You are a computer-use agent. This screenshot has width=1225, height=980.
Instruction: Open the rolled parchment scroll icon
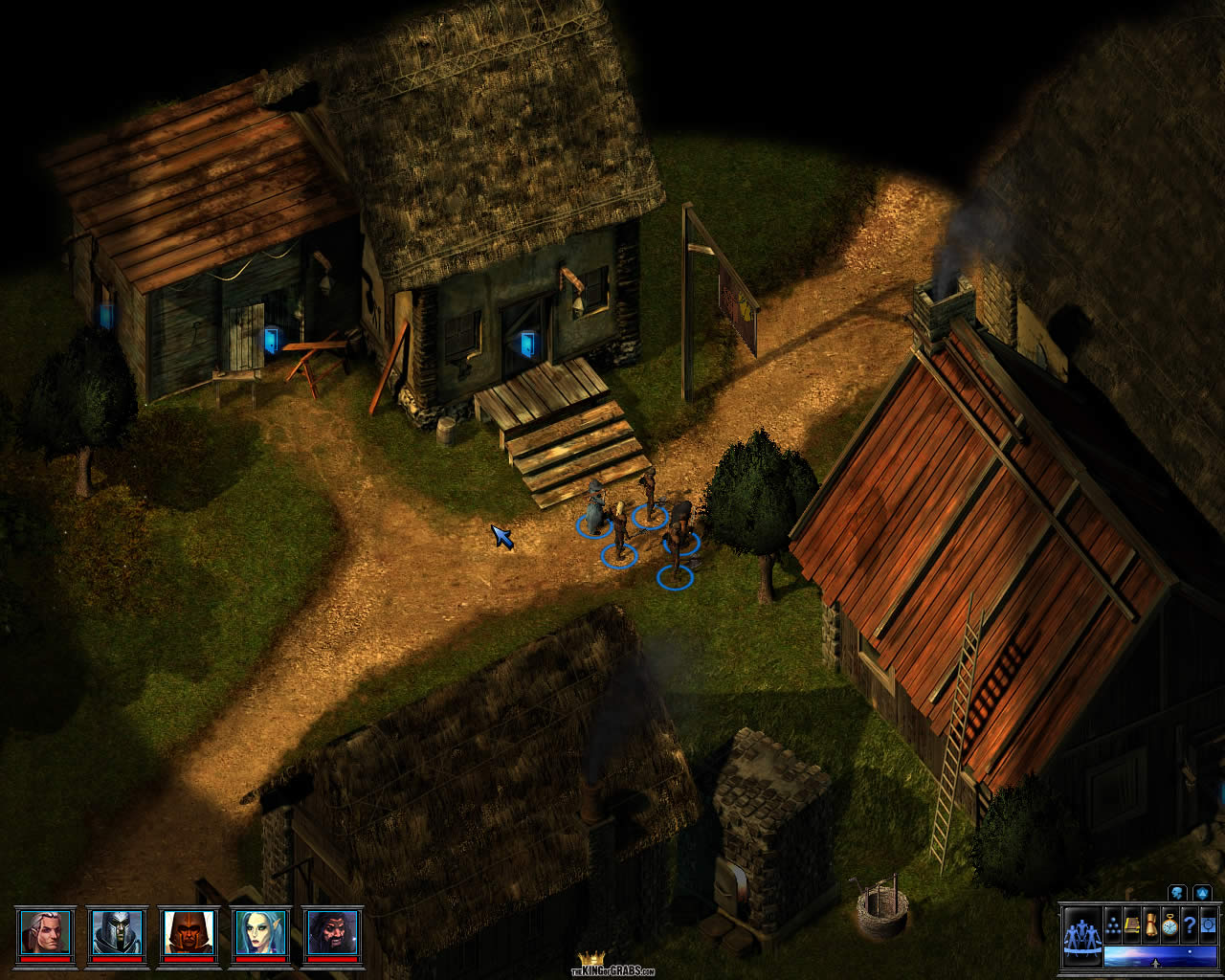coord(1150,925)
